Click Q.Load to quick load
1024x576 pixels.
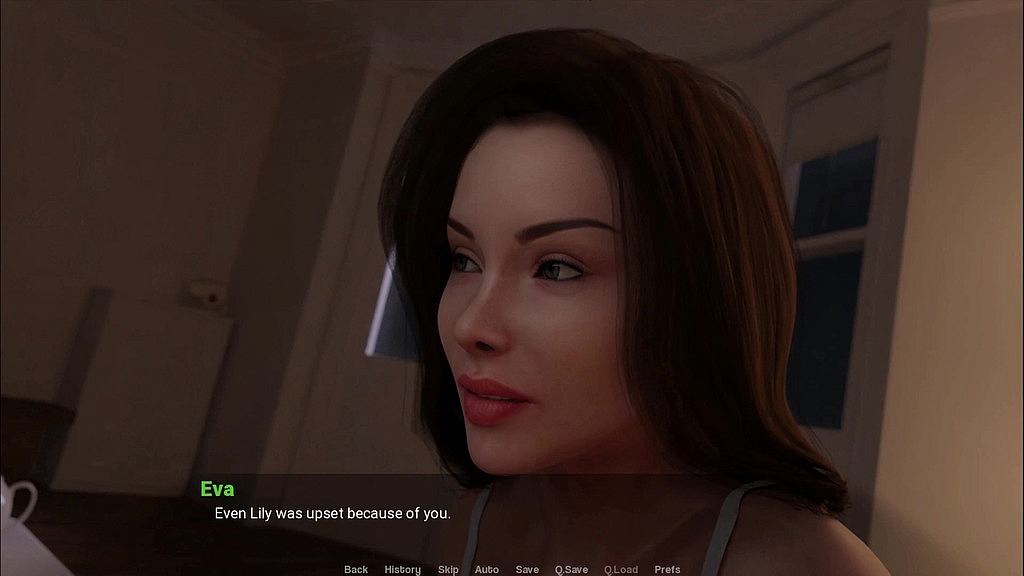[621, 569]
